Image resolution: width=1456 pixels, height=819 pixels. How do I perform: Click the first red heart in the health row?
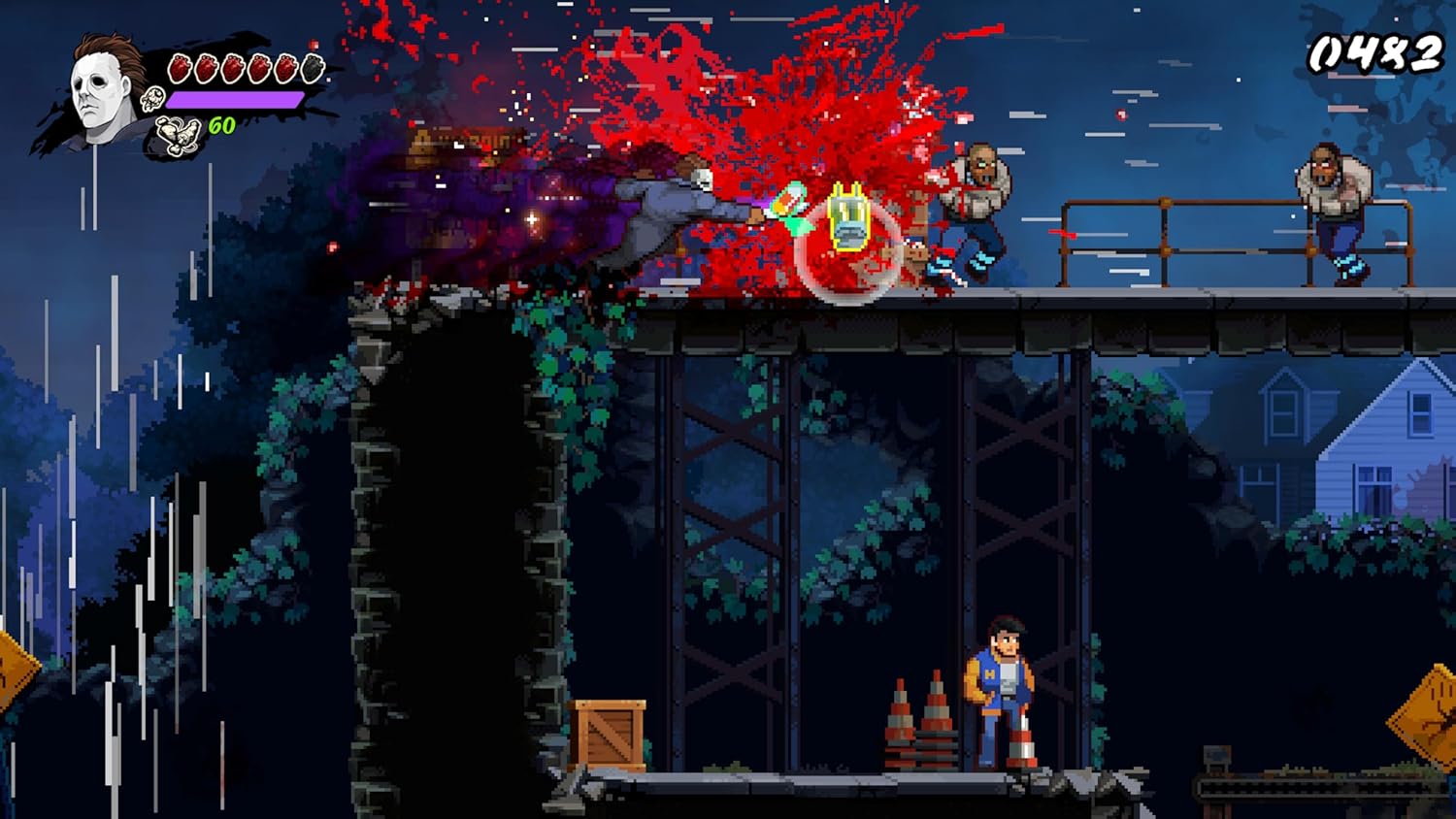[181, 66]
